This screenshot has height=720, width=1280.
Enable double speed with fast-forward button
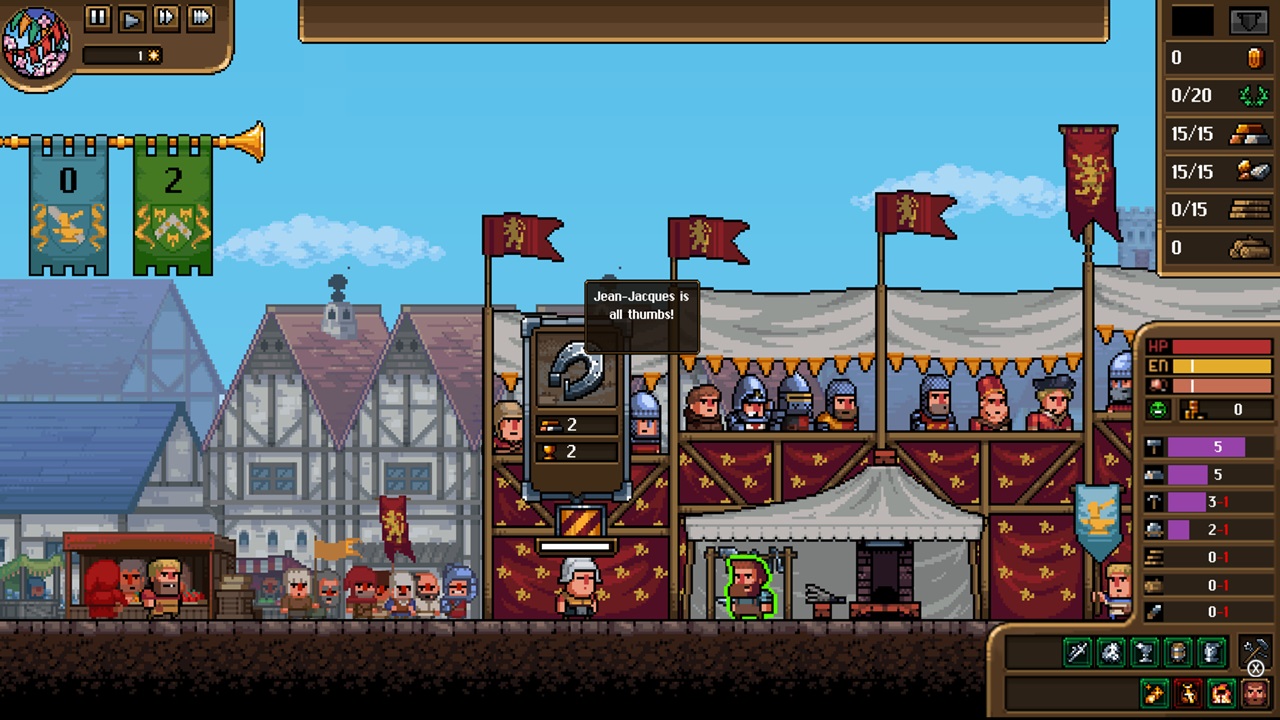(165, 18)
